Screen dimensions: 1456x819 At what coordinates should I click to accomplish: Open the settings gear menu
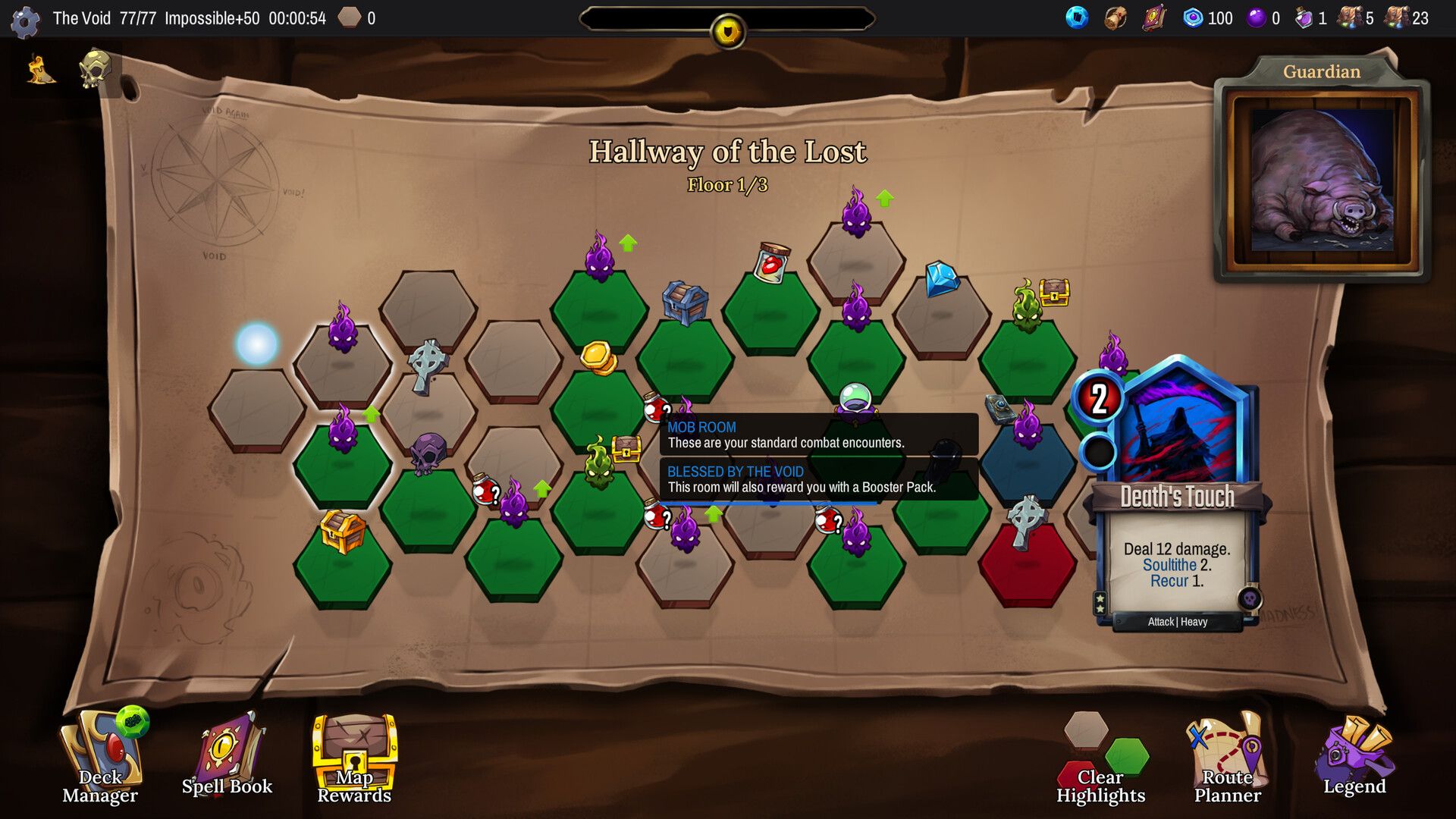coord(27,20)
